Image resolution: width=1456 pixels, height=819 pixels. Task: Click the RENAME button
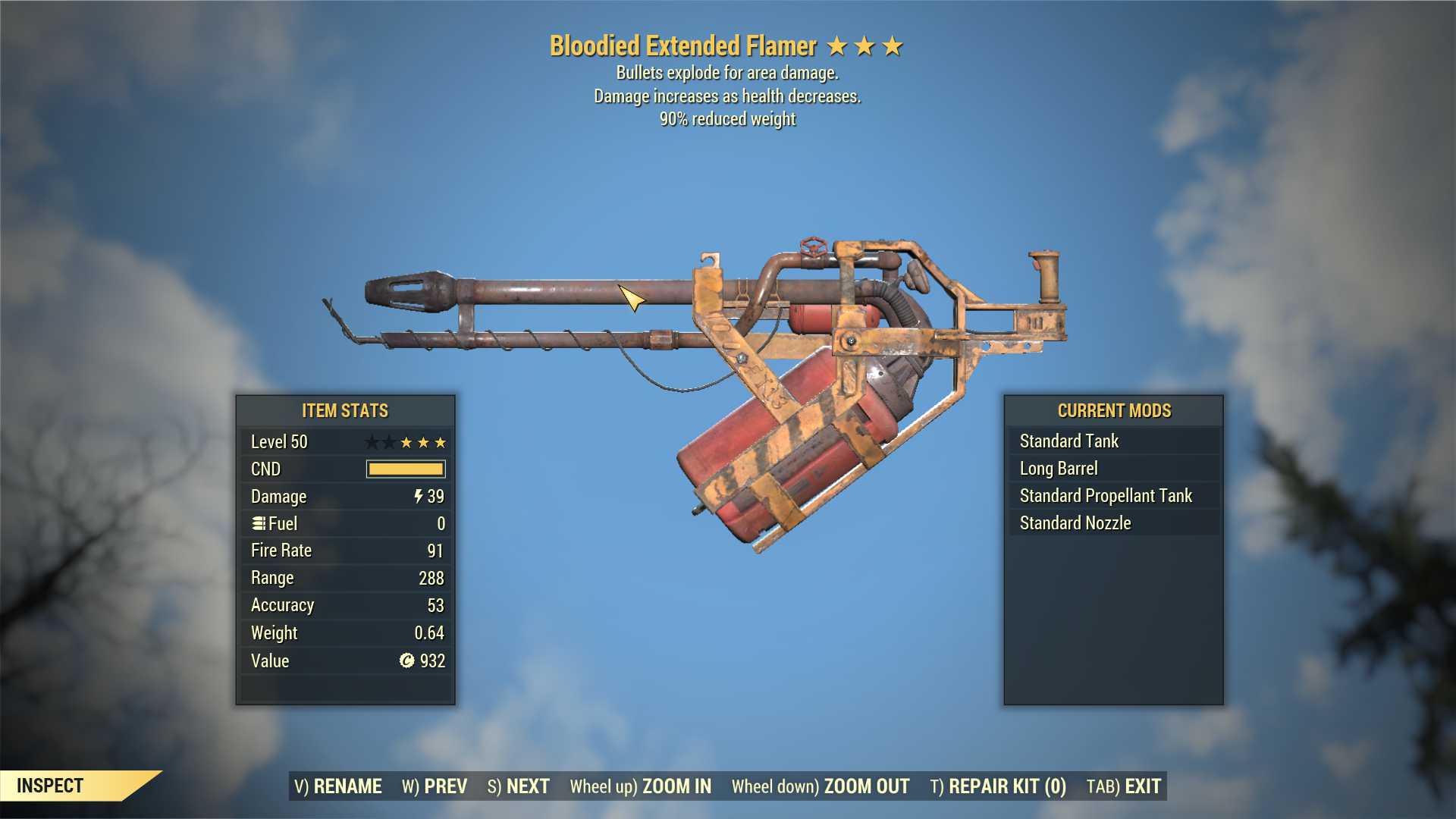(x=338, y=786)
